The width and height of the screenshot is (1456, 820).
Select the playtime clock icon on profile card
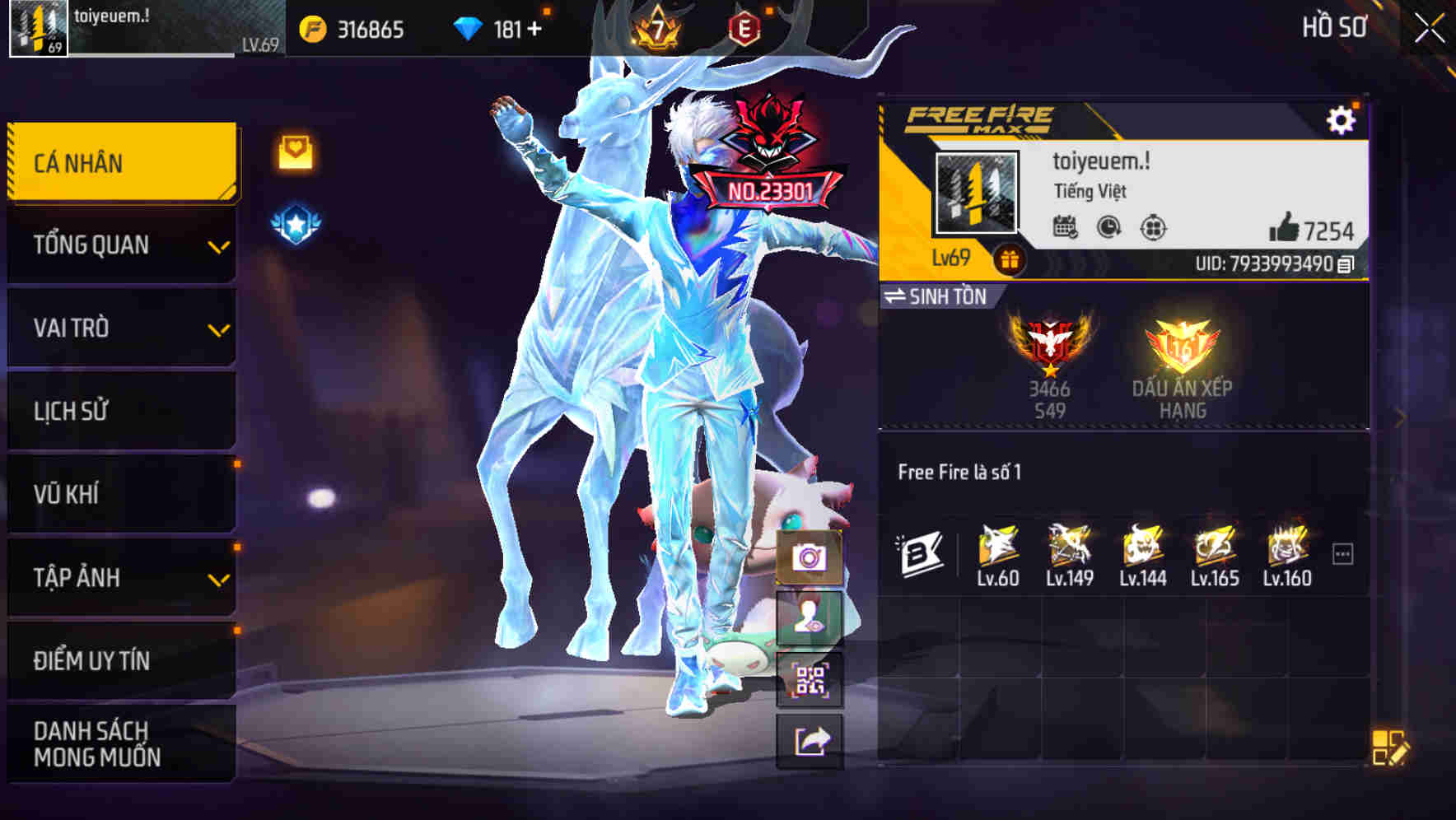1107,229
